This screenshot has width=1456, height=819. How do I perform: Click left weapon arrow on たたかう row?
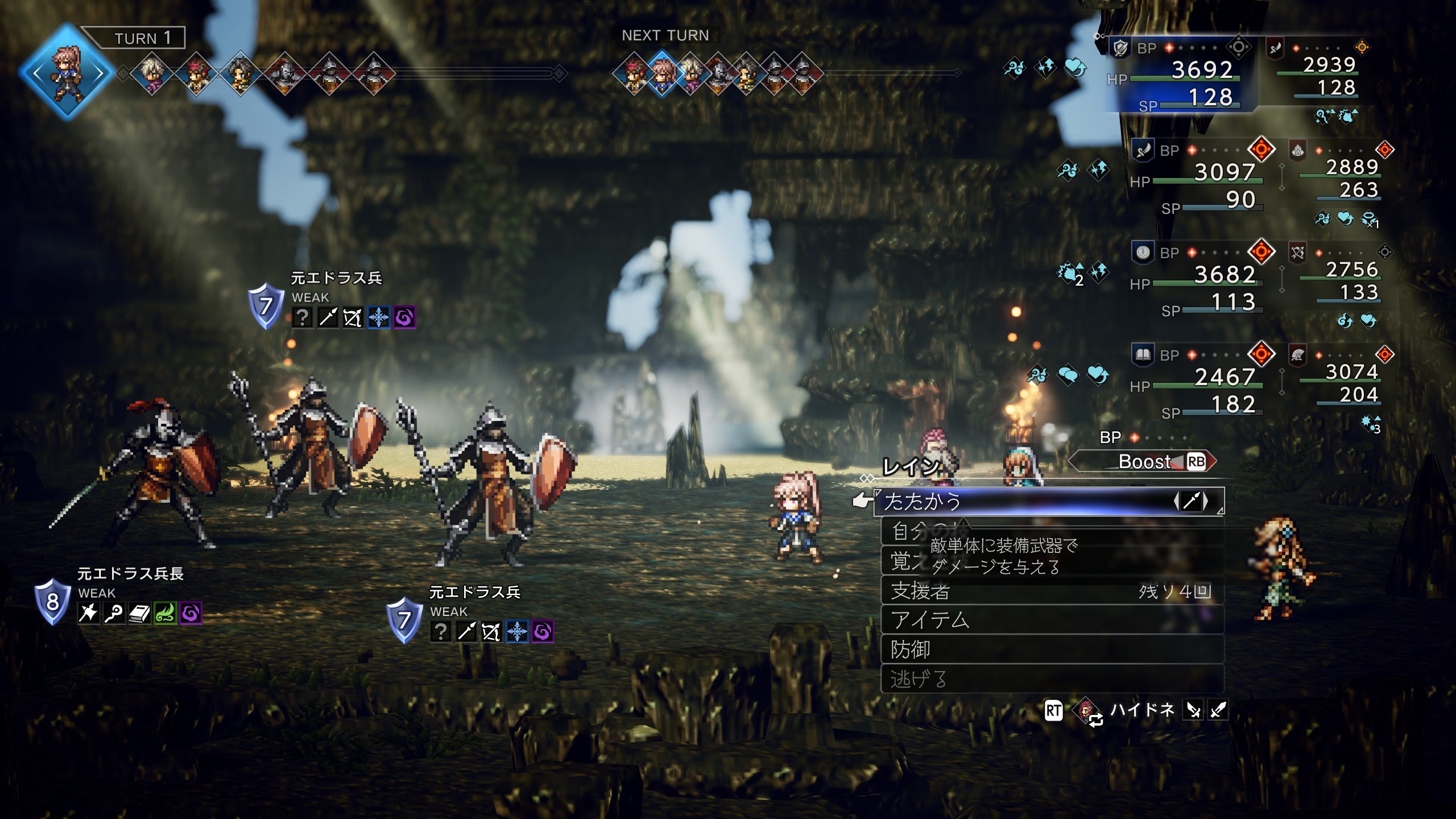(1177, 502)
